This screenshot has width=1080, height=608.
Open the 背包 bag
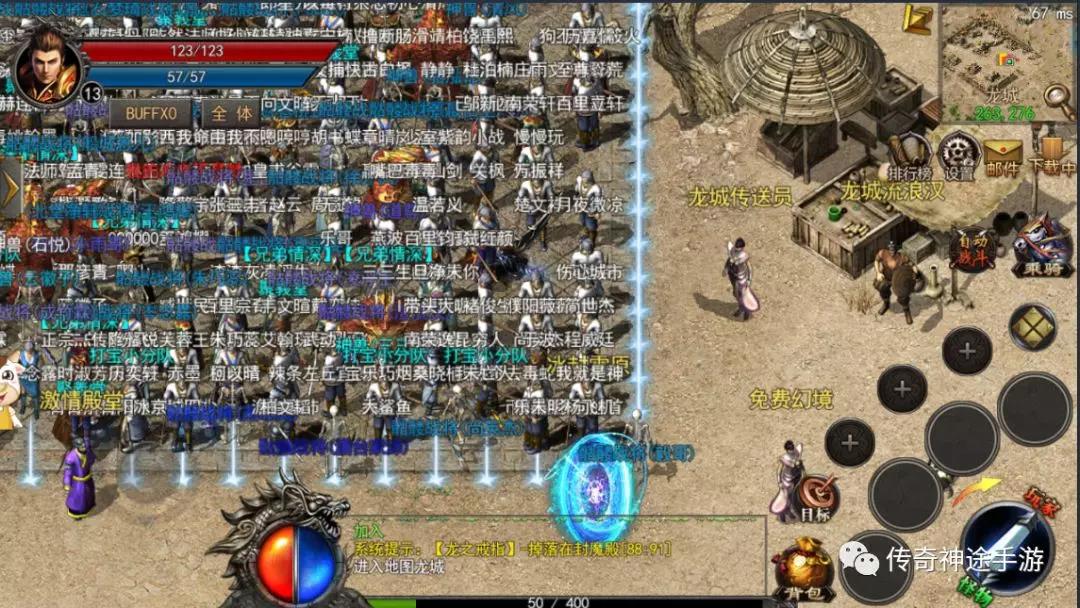pyautogui.click(x=802, y=569)
